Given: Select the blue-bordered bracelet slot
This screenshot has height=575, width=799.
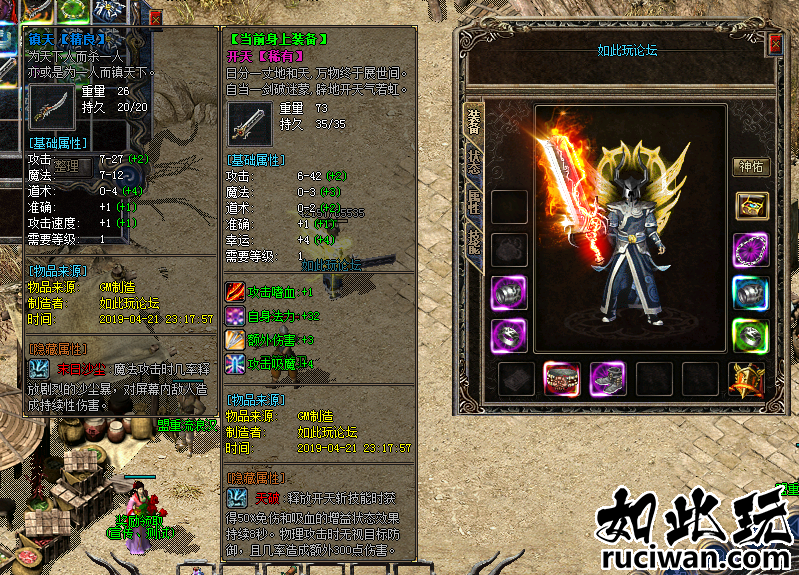Looking at the screenshot, I should coord(750,292).
